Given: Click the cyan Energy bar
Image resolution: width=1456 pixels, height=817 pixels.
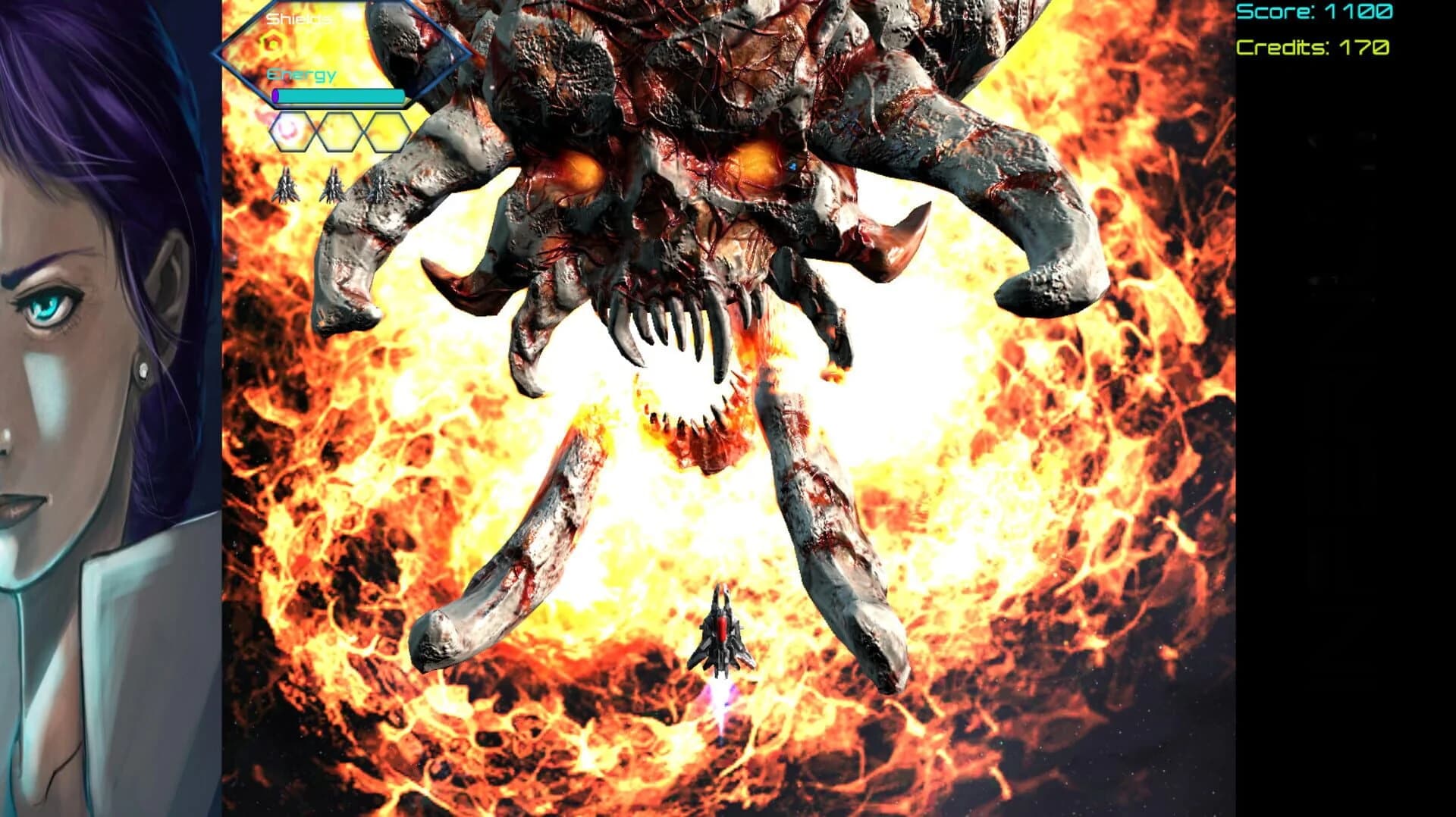Looking at the screenshot, I should [x=338, y=95].
